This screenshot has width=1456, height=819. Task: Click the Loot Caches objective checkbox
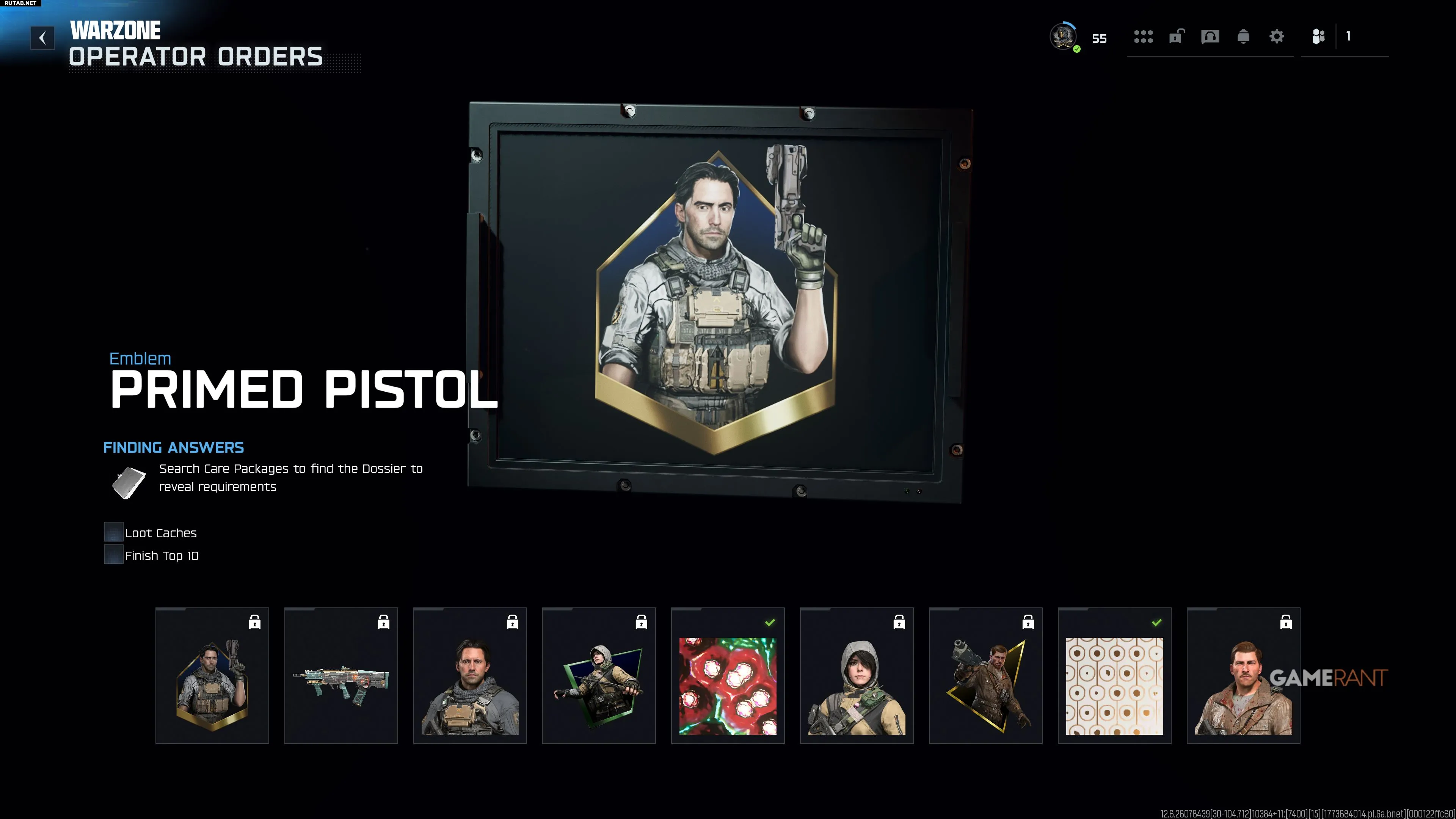114,532
